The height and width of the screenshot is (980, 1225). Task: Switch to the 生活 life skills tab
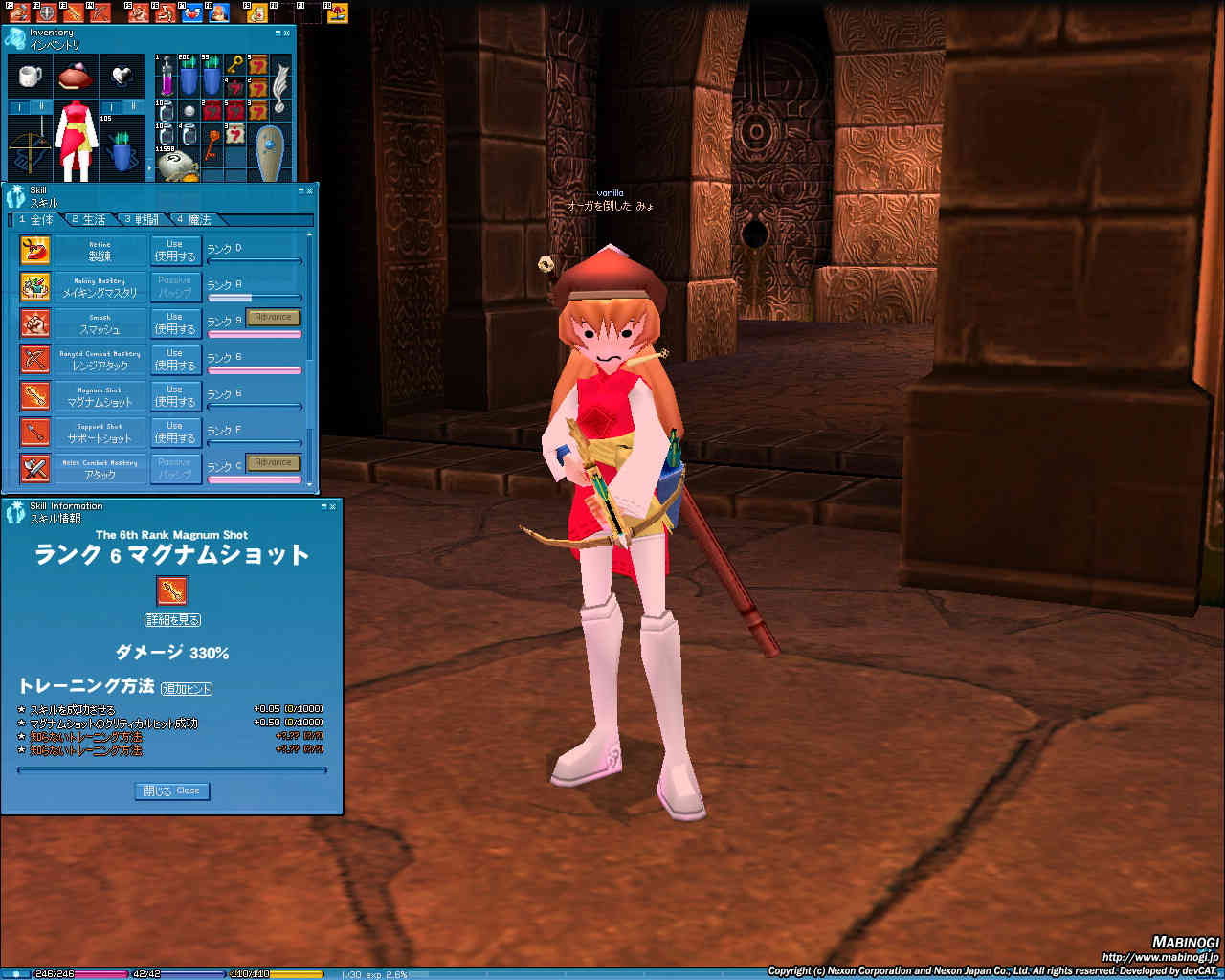tap(89, 220)
